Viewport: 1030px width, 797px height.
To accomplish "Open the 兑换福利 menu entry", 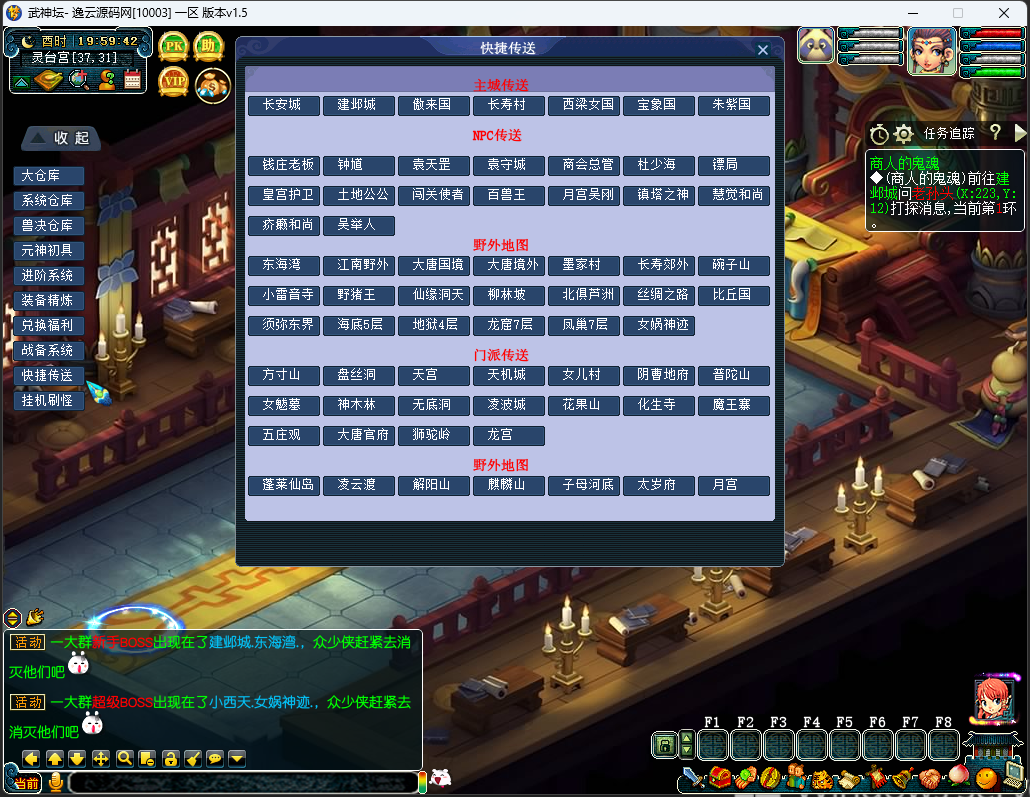I will 48,325.
